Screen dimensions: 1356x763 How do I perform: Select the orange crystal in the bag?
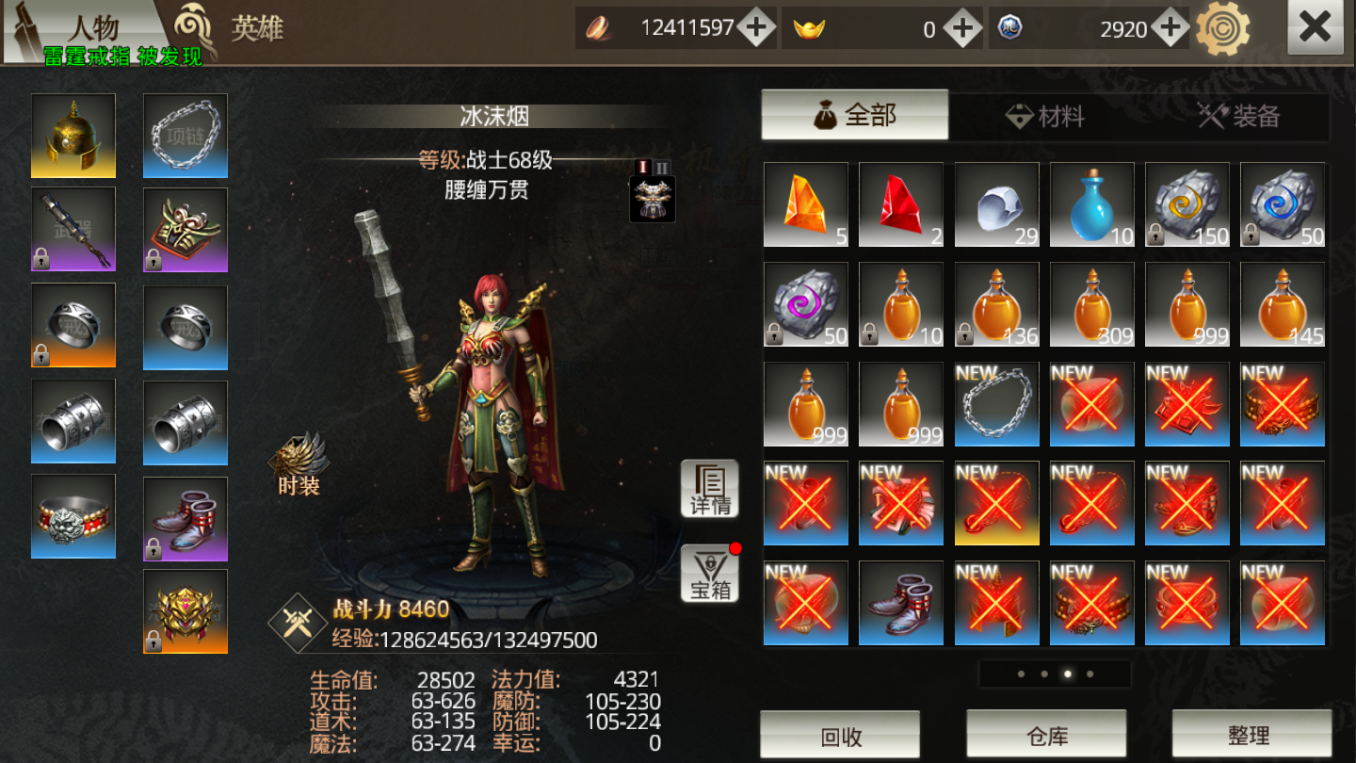[806, 205]
